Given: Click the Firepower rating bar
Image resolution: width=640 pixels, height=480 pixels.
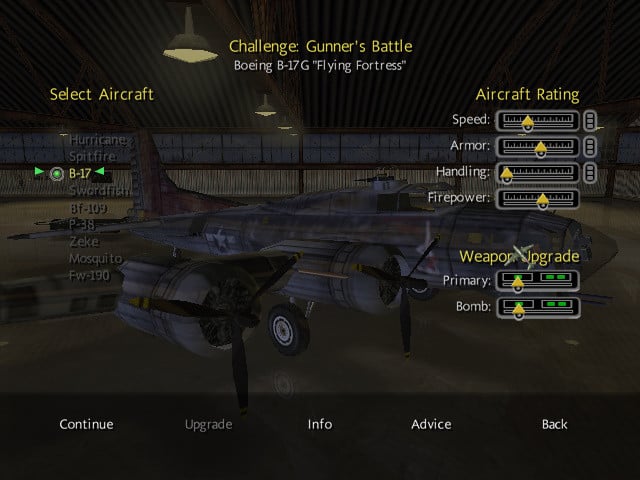Looking at the screenshot, I should [537, 199].
